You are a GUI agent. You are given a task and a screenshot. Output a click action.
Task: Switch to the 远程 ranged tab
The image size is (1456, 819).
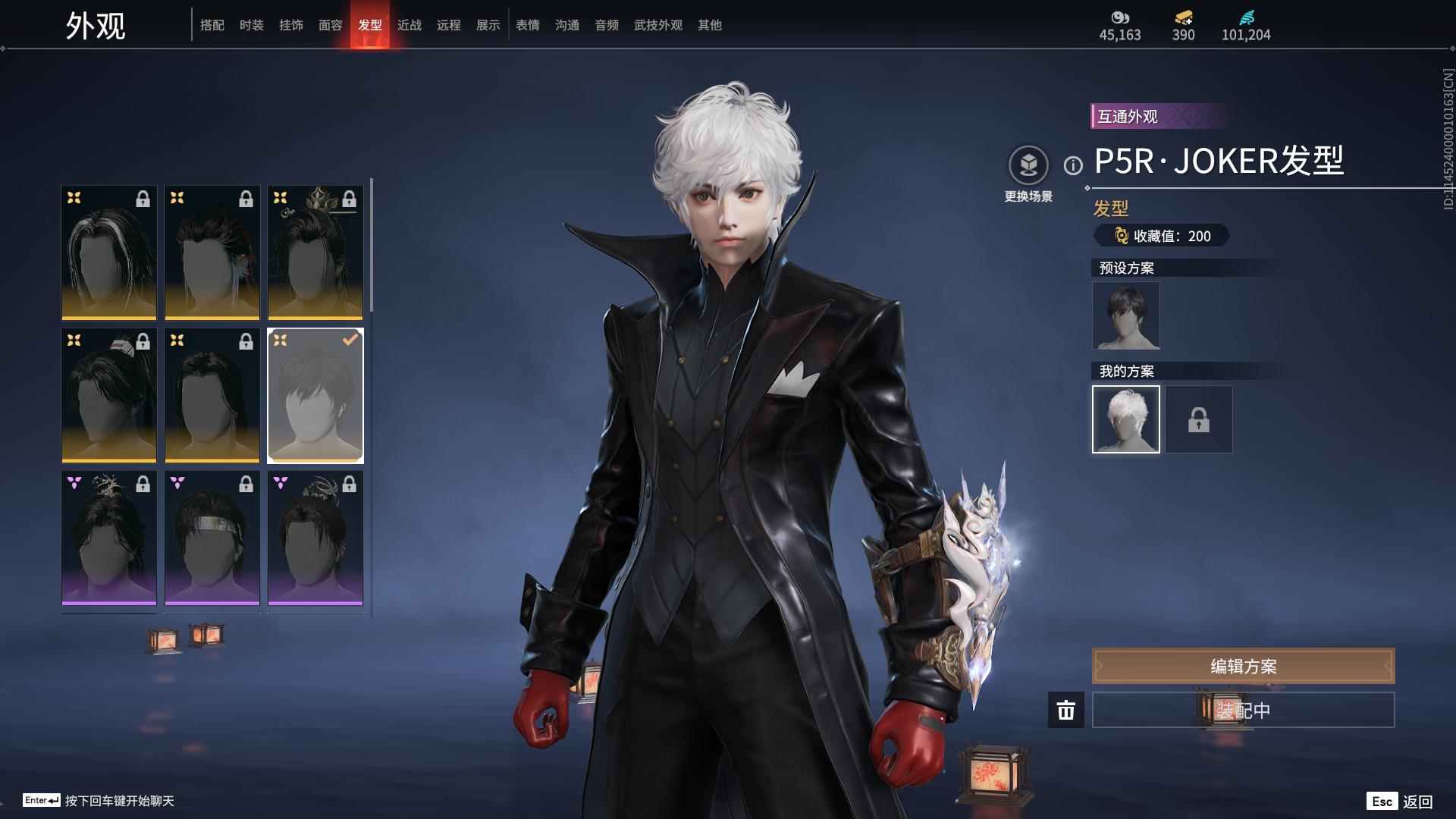tap(448, 25)
